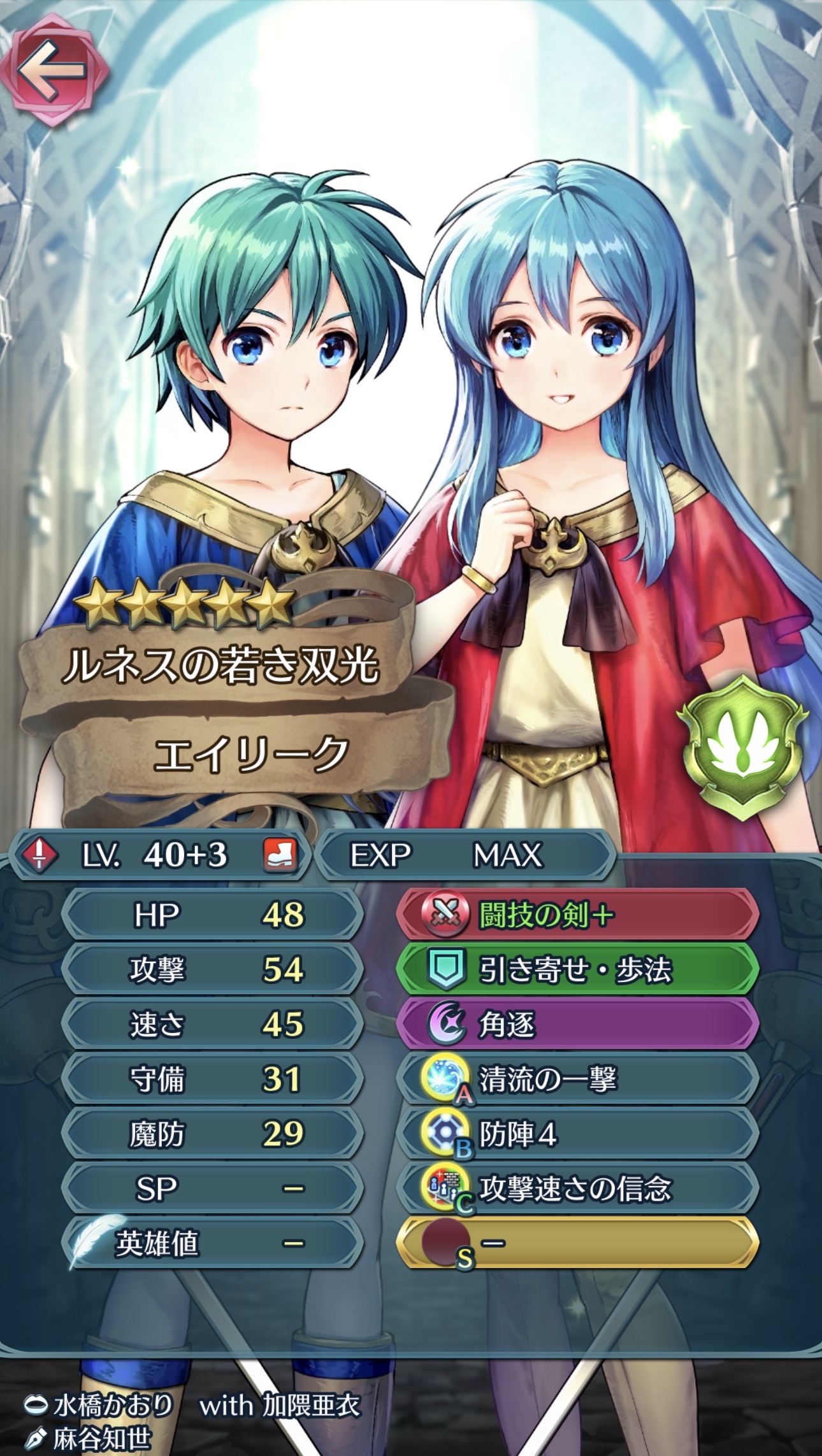Image resolution: width=822 pixels, height=1456 pixels.
Task: Open the C skill 攻撃速さの信念
Action: point(577,1188)
